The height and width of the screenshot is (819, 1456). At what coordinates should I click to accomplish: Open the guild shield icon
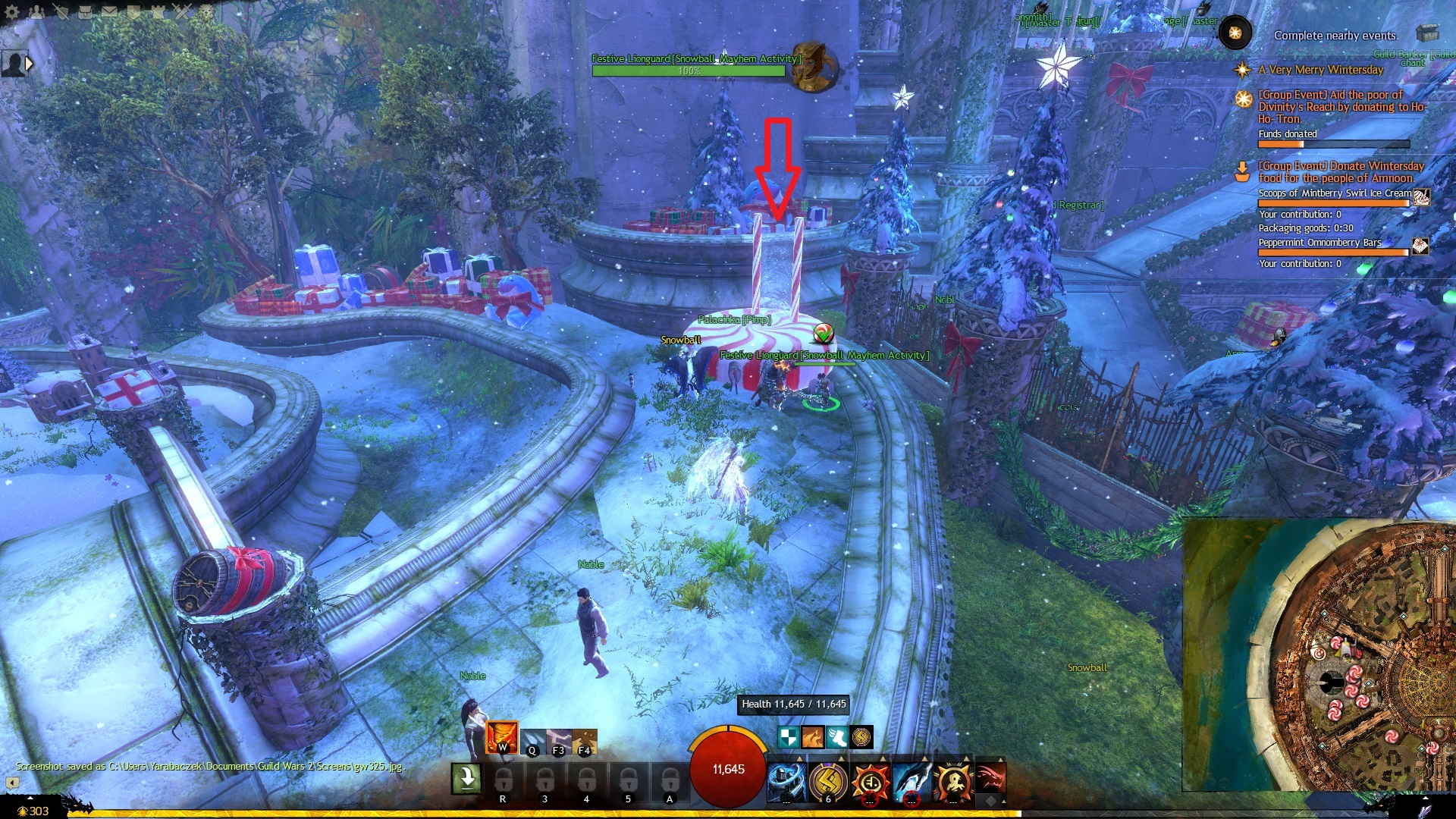click(x=133, y=11)
